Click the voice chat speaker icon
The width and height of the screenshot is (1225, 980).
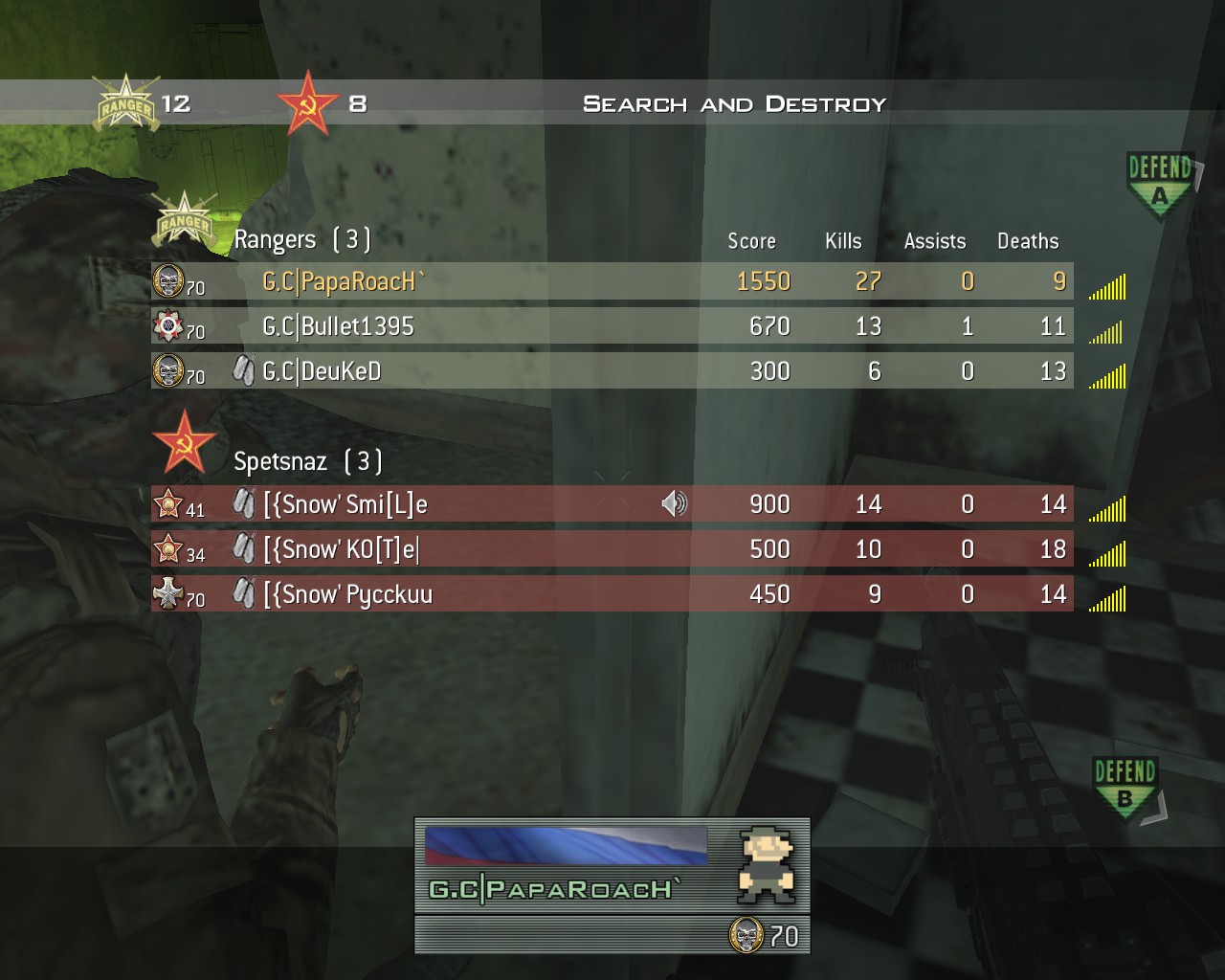(x=674, y=503)
